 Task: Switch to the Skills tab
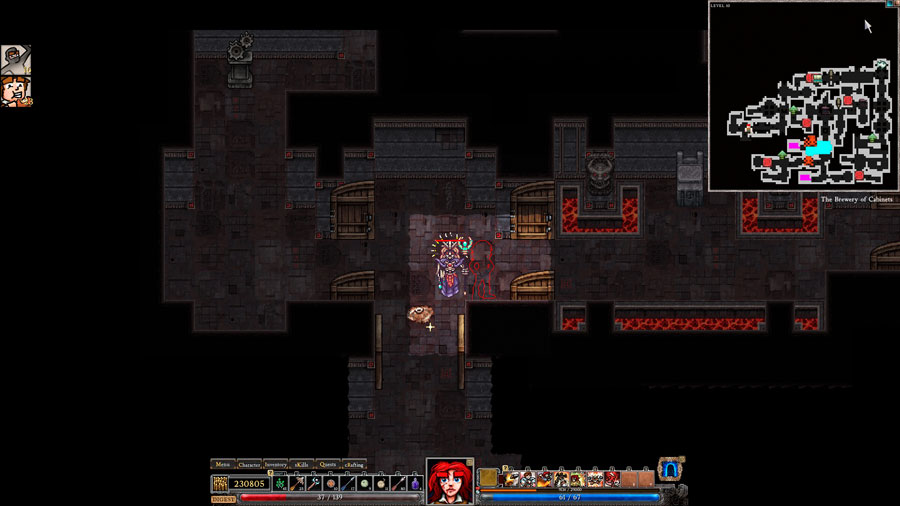click(301, 464)
